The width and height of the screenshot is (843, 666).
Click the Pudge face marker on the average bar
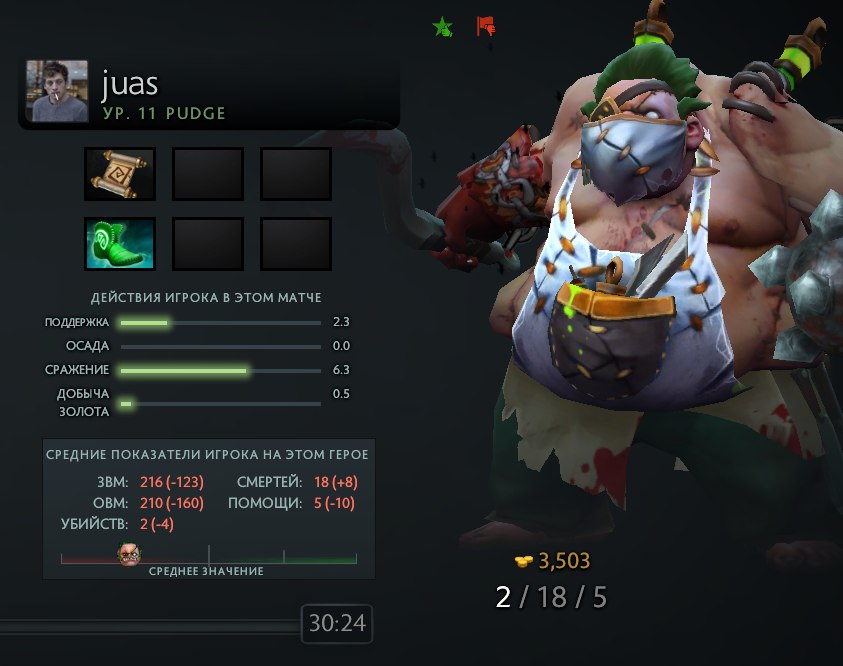coord(130,555)
